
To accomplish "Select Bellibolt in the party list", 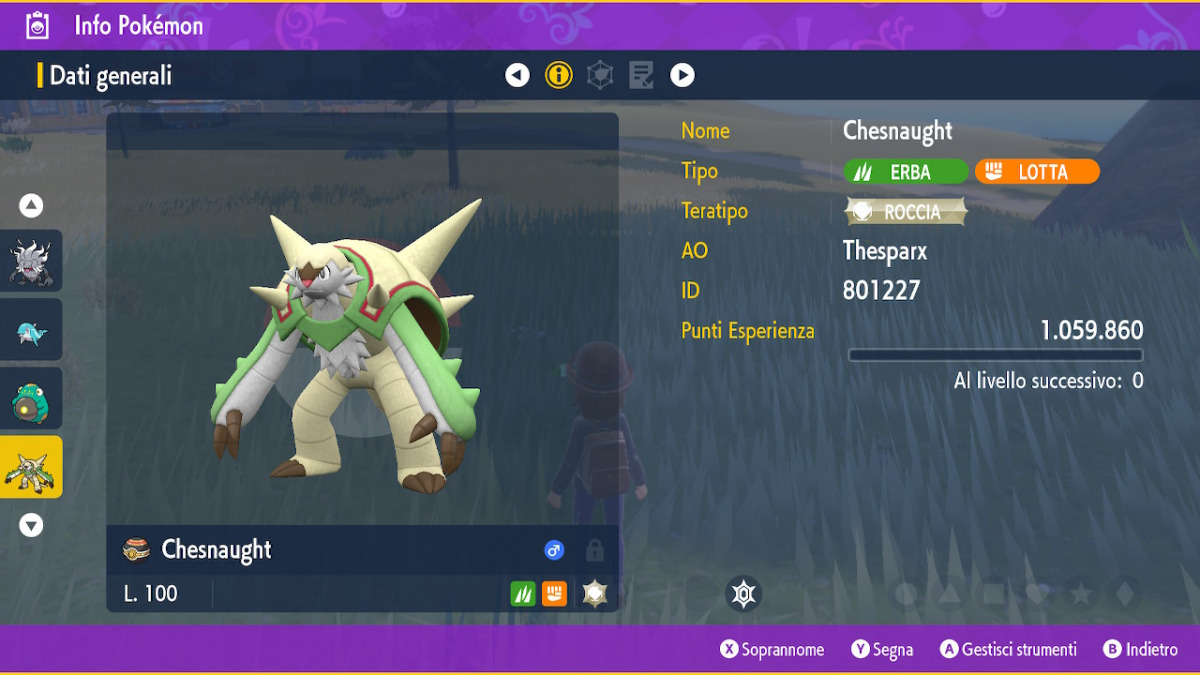I will coord(31,398).
